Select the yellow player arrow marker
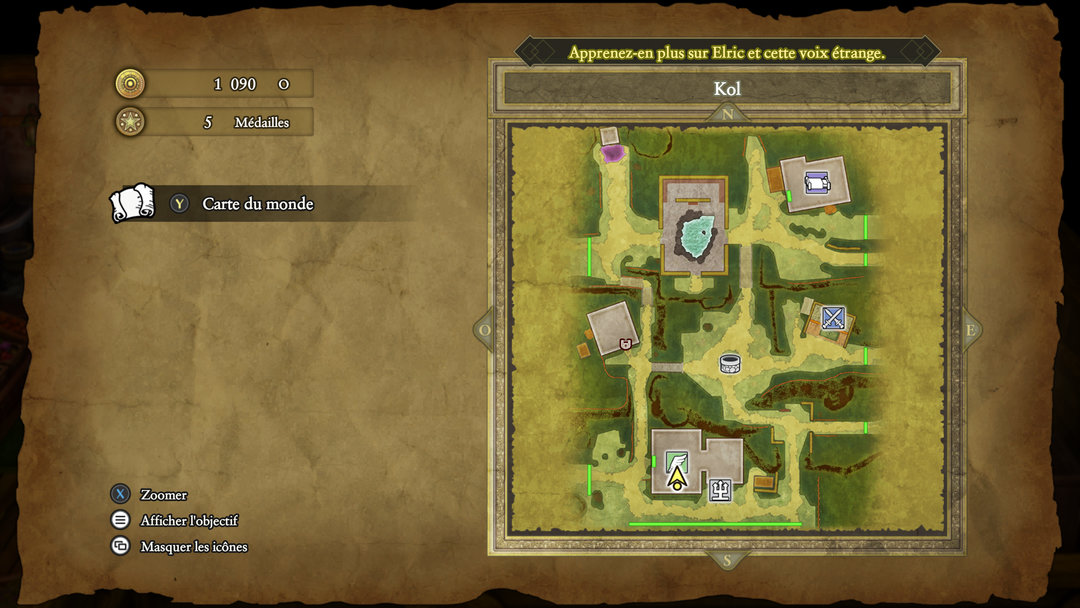The width and height of the screenshot is (1080, 608). [x=677, y=477]
